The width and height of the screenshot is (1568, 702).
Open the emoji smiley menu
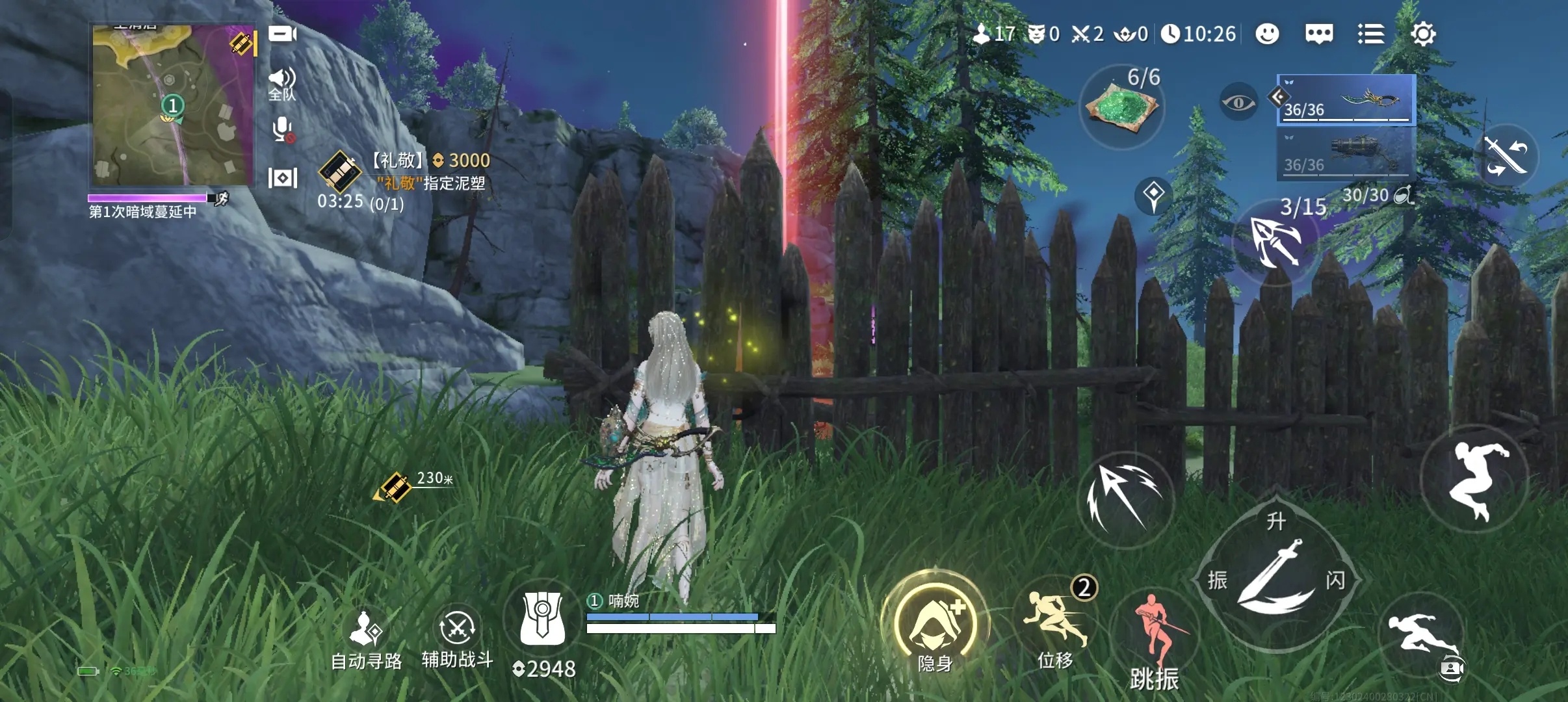(1267, 34)
